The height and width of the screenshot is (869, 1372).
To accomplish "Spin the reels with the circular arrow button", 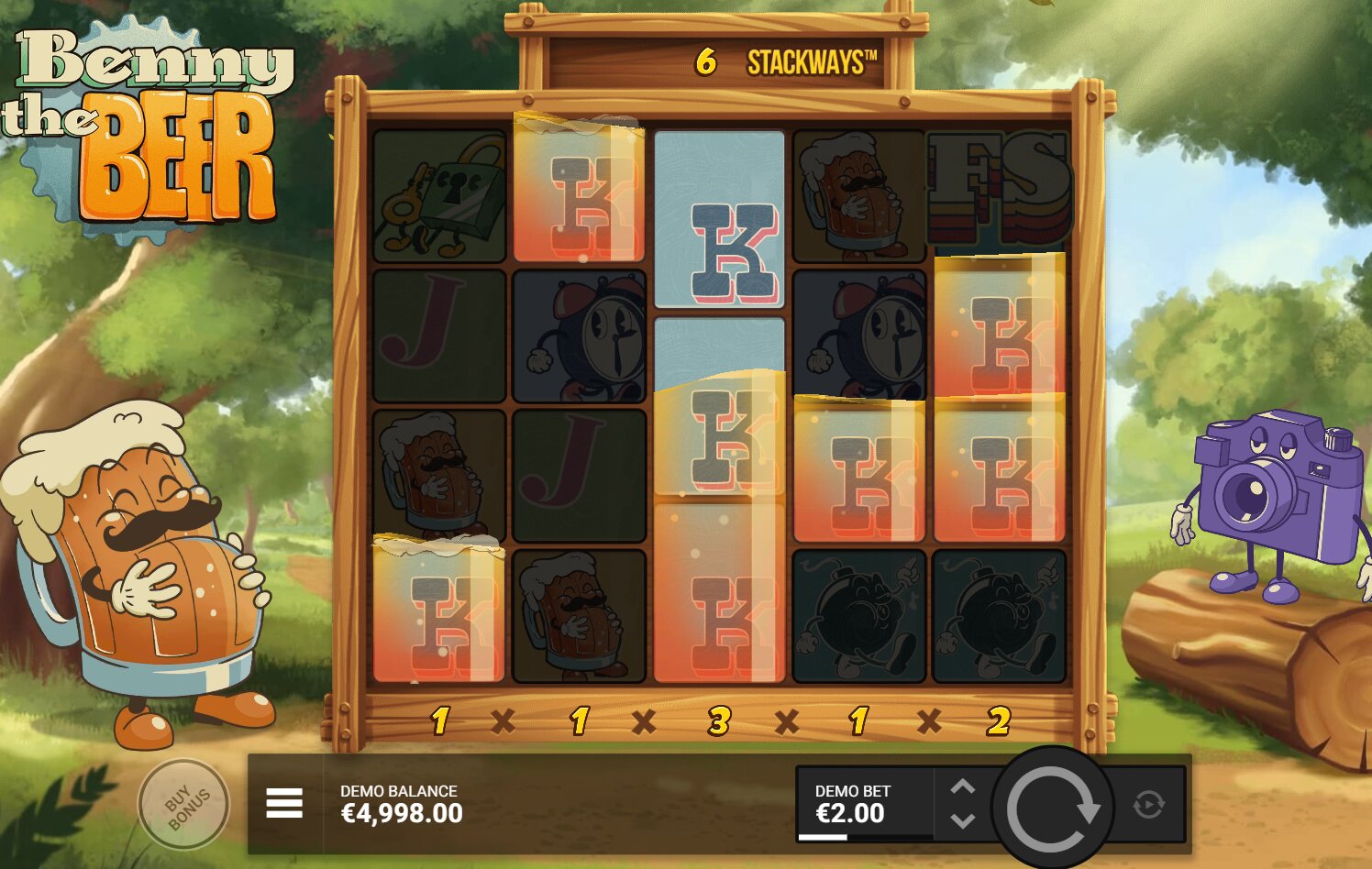I will point(1052,808).
